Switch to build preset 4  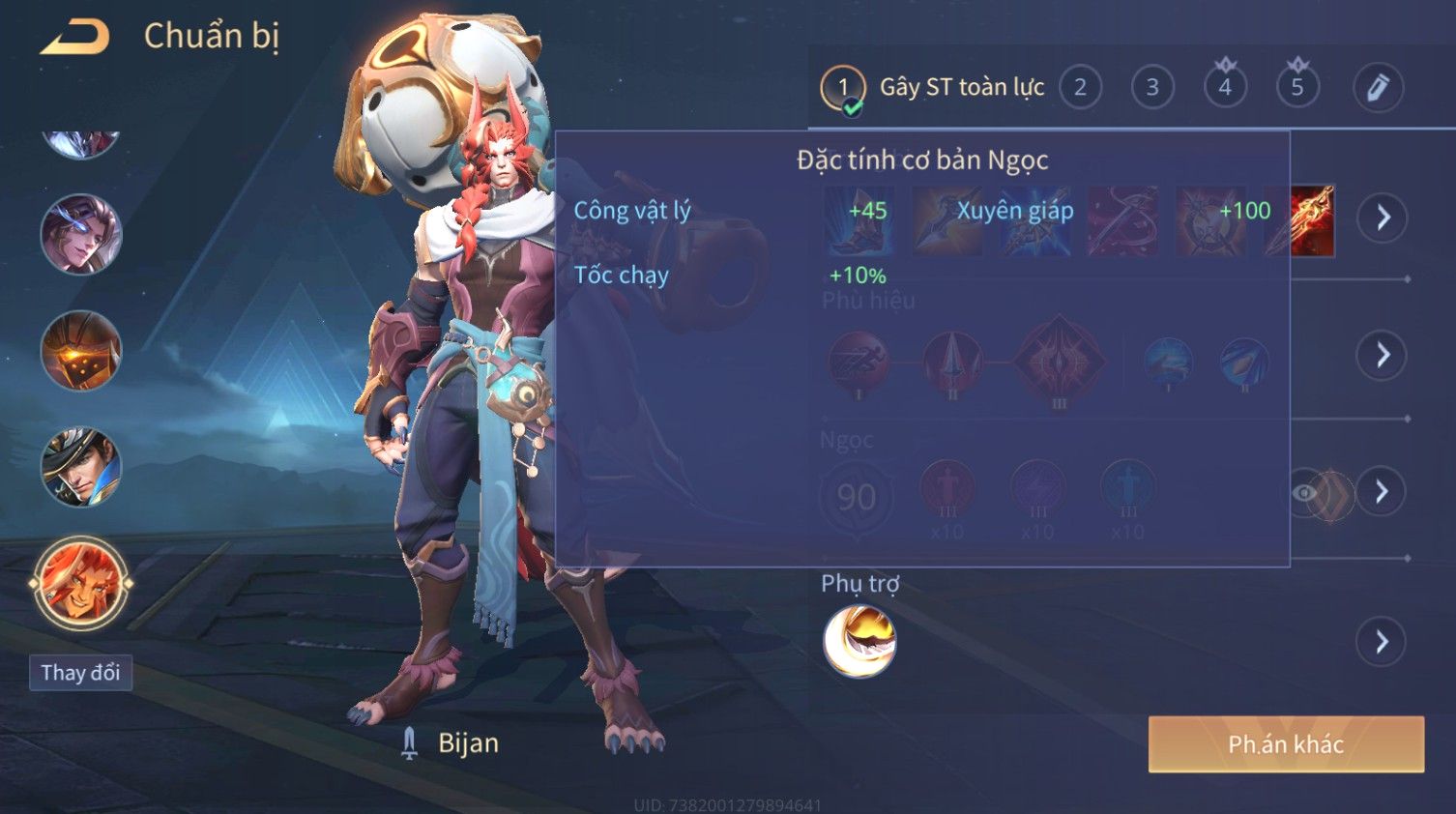click(x=1225, y=88)
